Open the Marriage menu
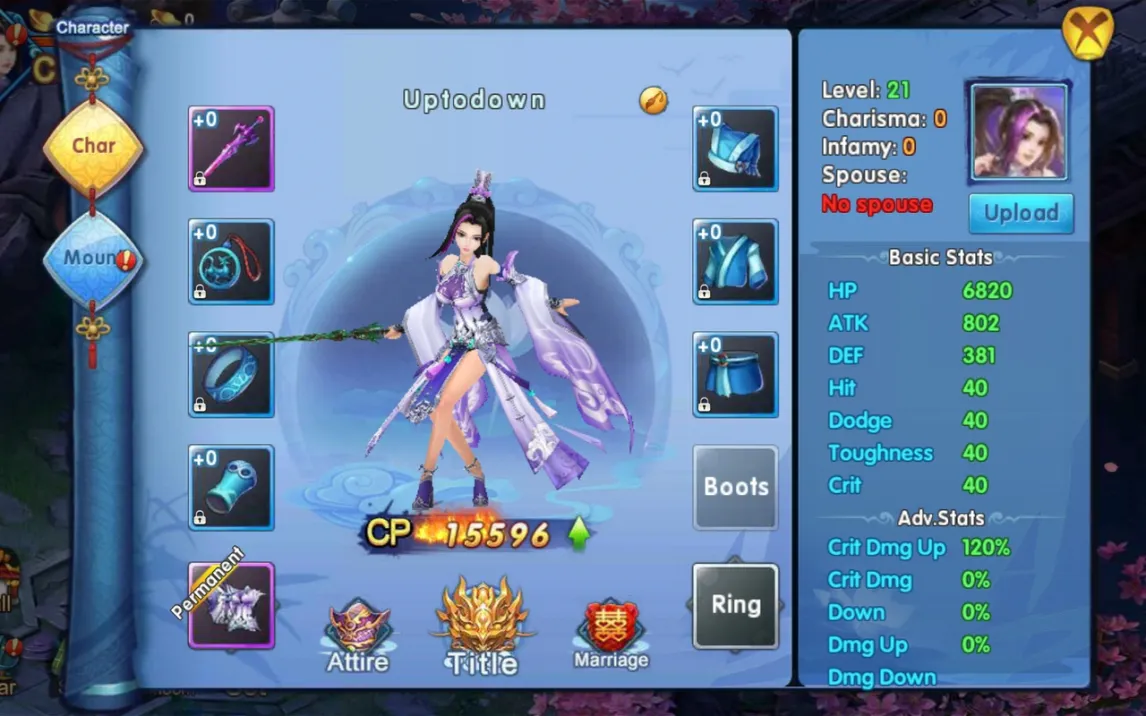 click(x=611, y=635)
